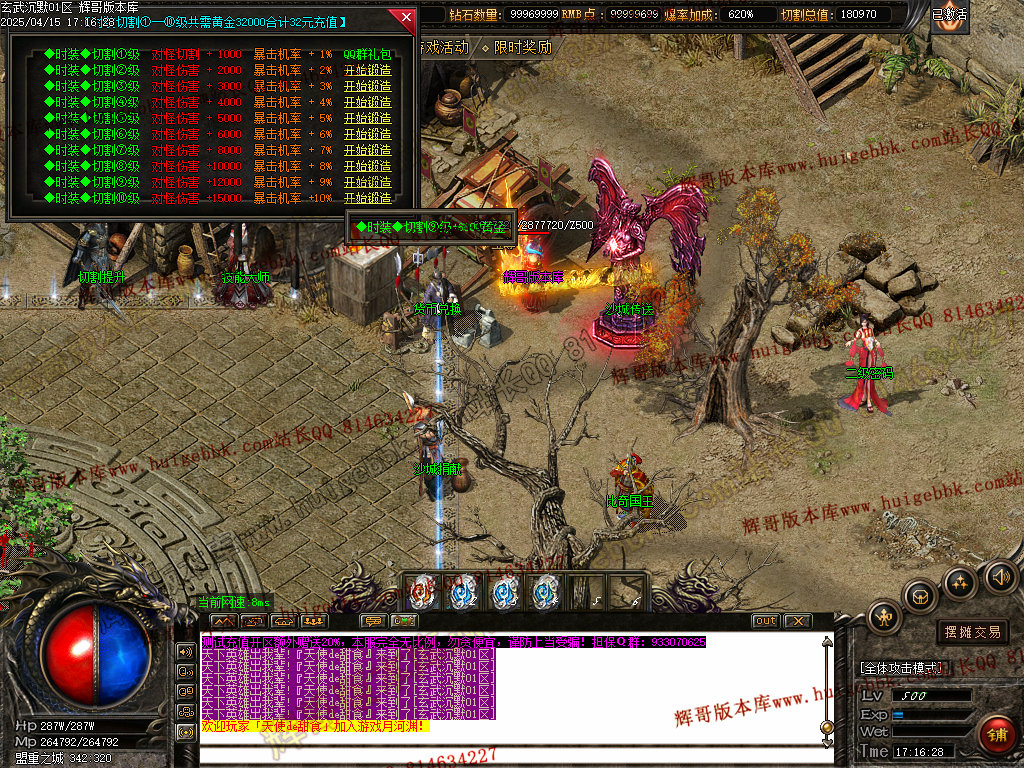Open the winged figure round button
Viewport: 1024px width, 768px height.
pos(885,617)
